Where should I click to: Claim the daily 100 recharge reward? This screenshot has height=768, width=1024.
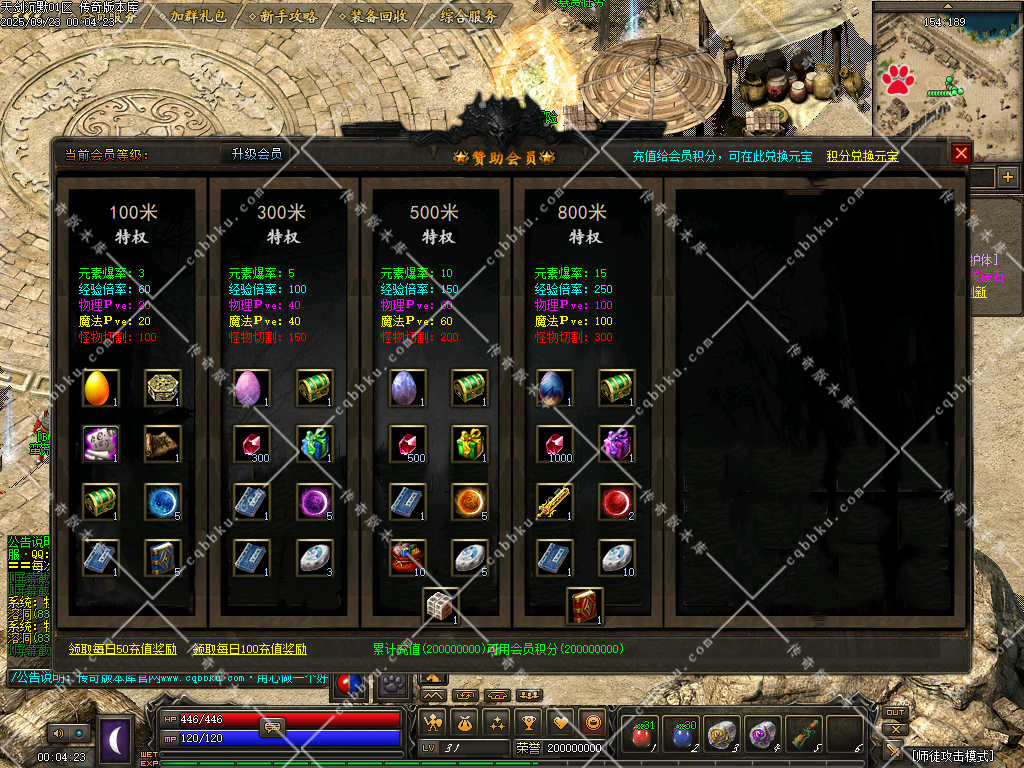click(249, 649)
